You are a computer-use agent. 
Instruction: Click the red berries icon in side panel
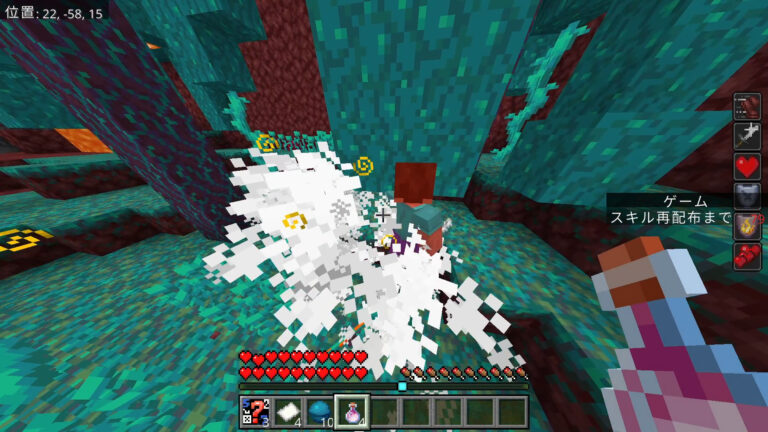(x=747, y=254)
